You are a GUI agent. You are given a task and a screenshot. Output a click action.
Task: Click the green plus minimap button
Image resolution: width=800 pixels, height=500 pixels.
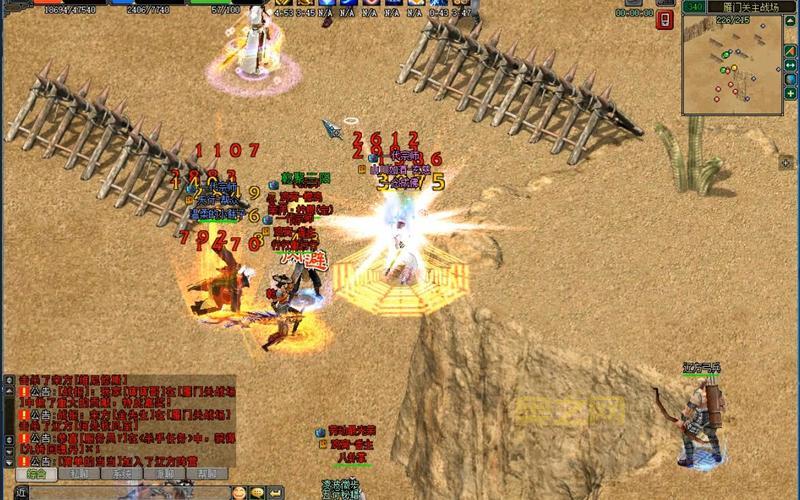[790, 93]
